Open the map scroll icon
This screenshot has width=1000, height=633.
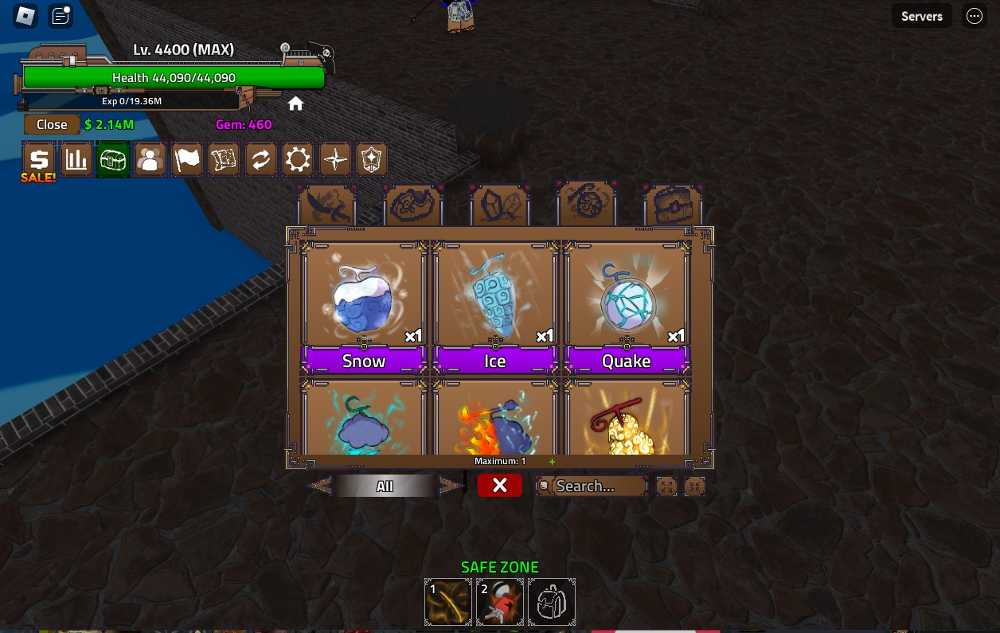(224, 160)
